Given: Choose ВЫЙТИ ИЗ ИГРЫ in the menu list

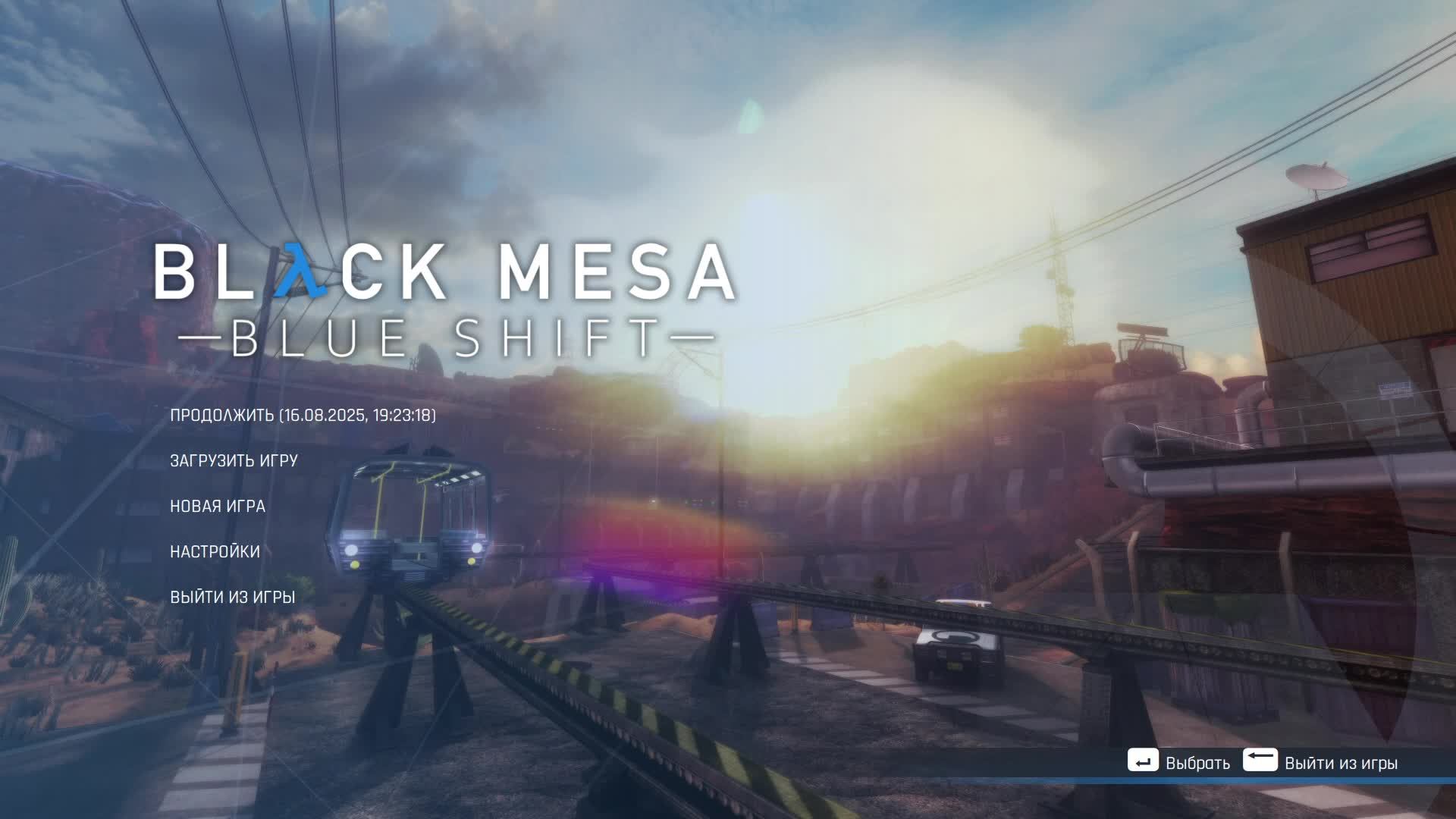Looking at the screenshot, I should tap(232, 597).
